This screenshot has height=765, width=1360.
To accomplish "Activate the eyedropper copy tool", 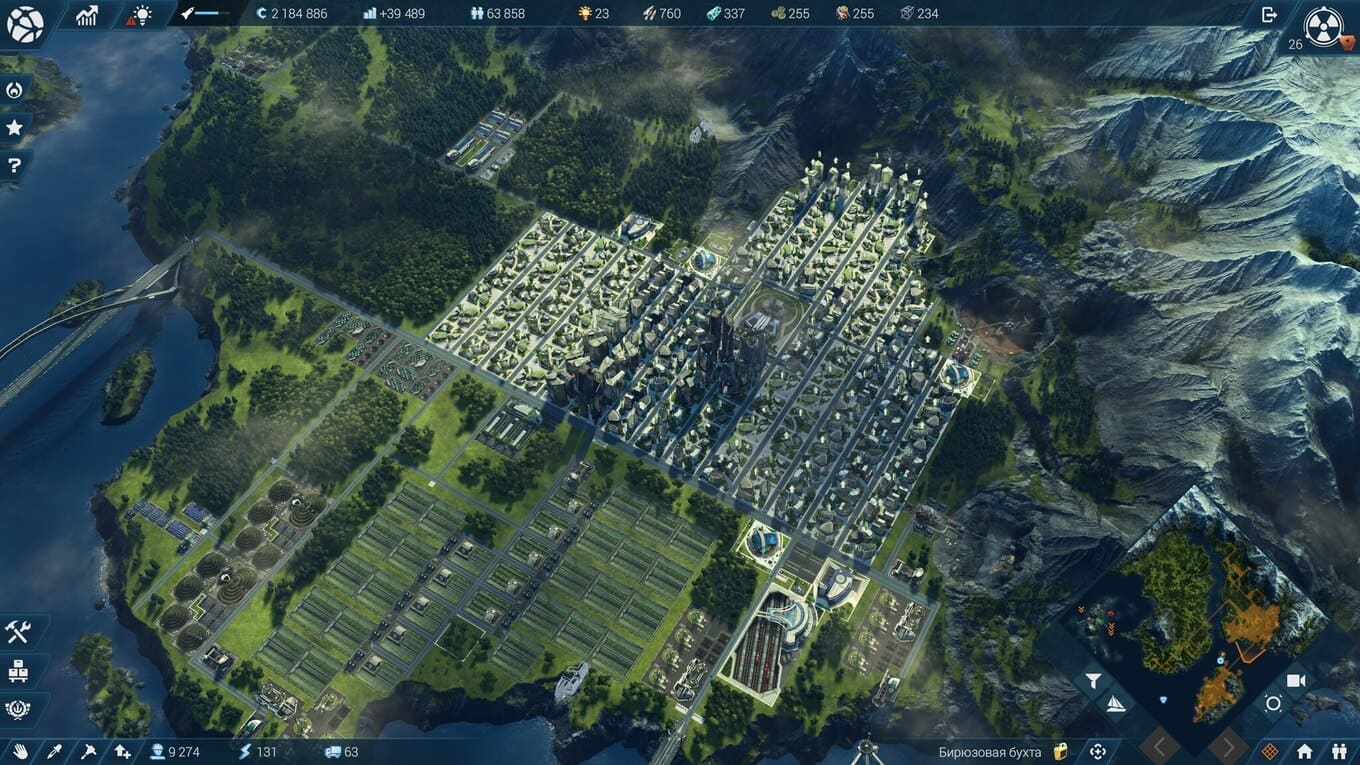I will [x=55, y=751].
